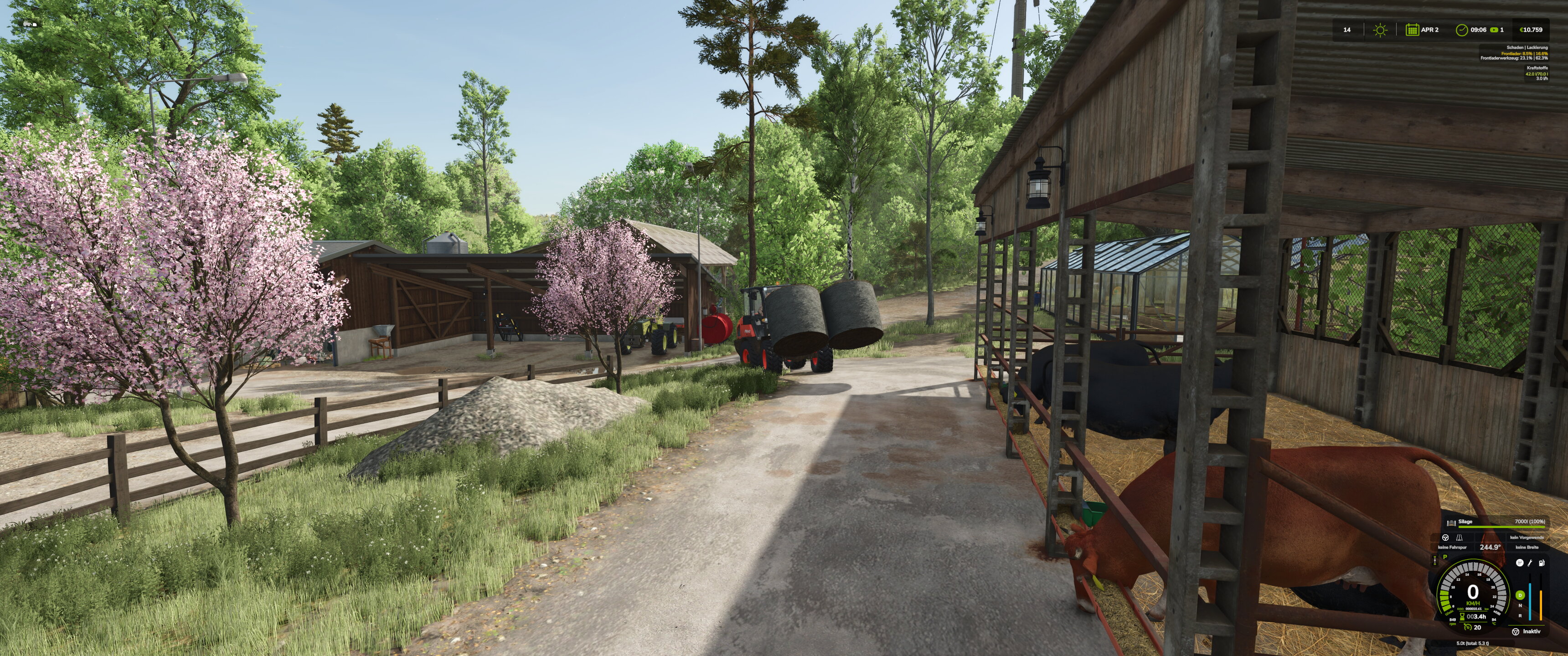1568x656 pixels.
Task: Click the fuel pump icon
Action: click(1542, 563)
